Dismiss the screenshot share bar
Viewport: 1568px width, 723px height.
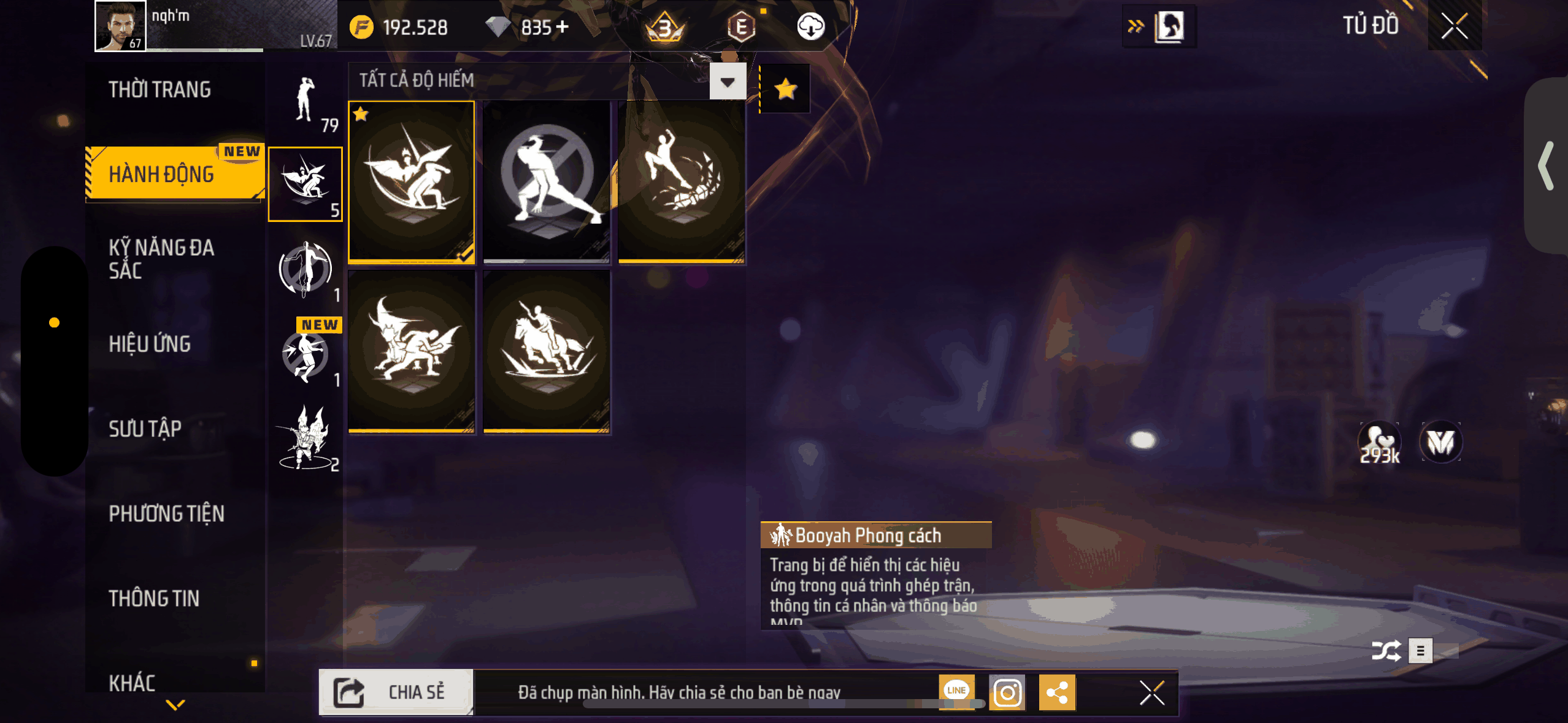(1151, 693)
